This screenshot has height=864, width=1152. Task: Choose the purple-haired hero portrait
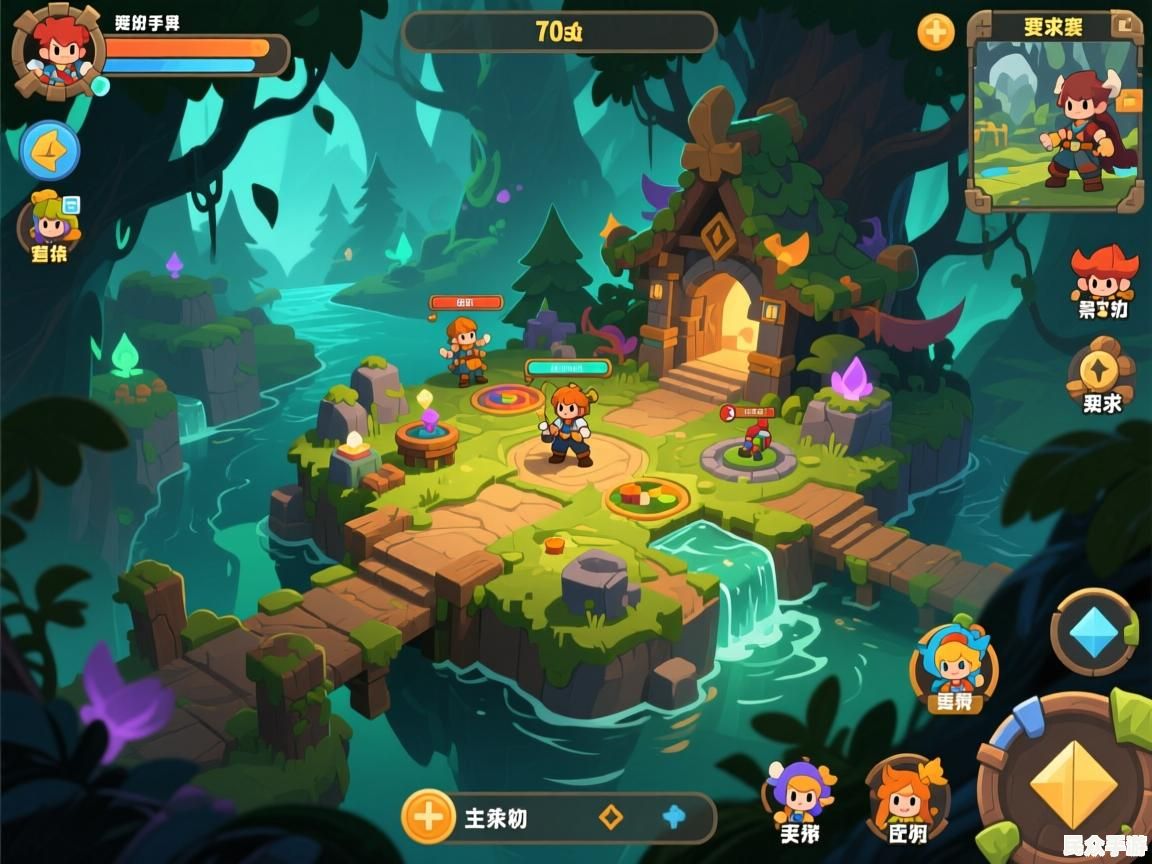pyautogui.click(x=800, y=792)
